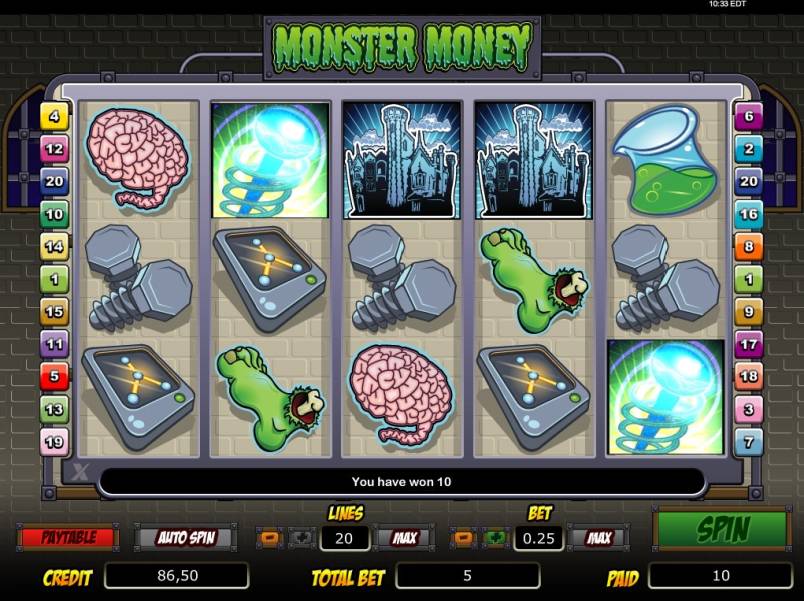Image resolution: width=804 pixels, height=601 pixels.
Task: Show payline 6
Action: pyautogui.click(x=748, y=117)
